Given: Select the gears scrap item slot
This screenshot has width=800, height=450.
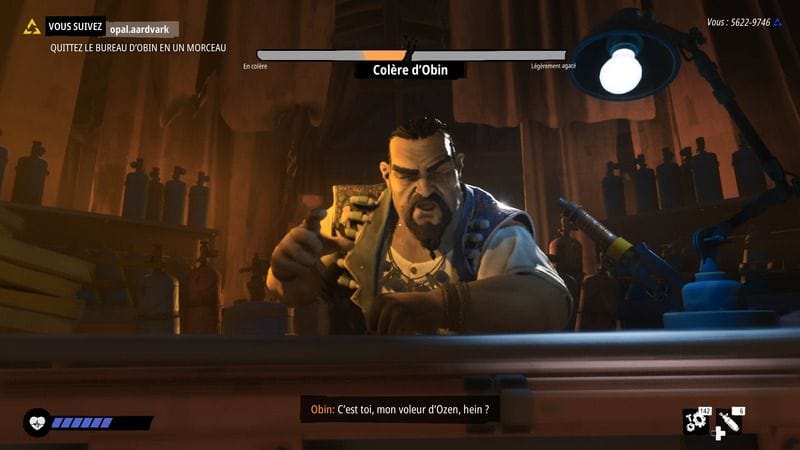Looking at the screenshot, I should click(696, 421).
